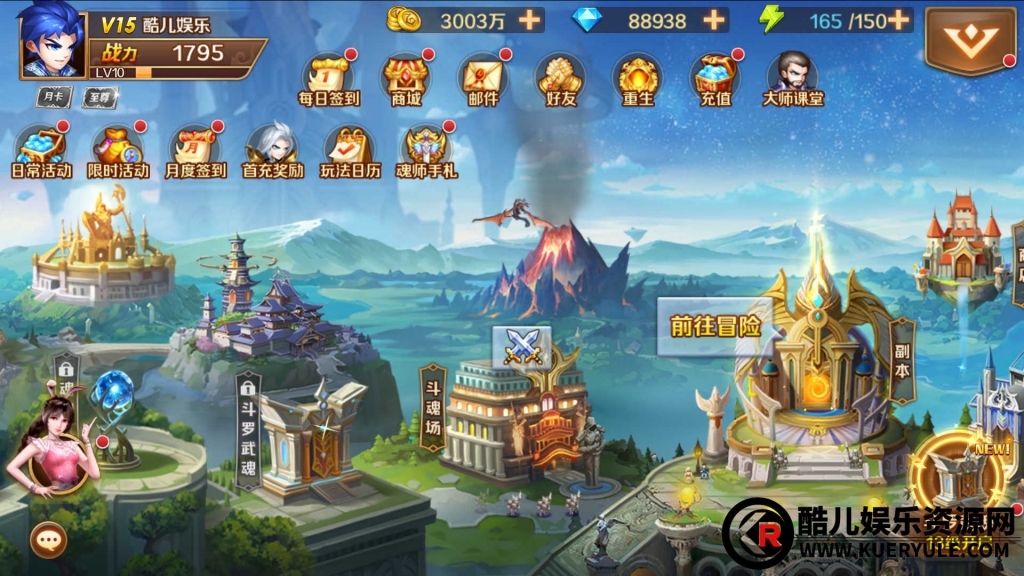Image resolution: width=1024 pixels, height=576 pixels.
Task: Open the 好友 friends list
Action: coord(560,76)
